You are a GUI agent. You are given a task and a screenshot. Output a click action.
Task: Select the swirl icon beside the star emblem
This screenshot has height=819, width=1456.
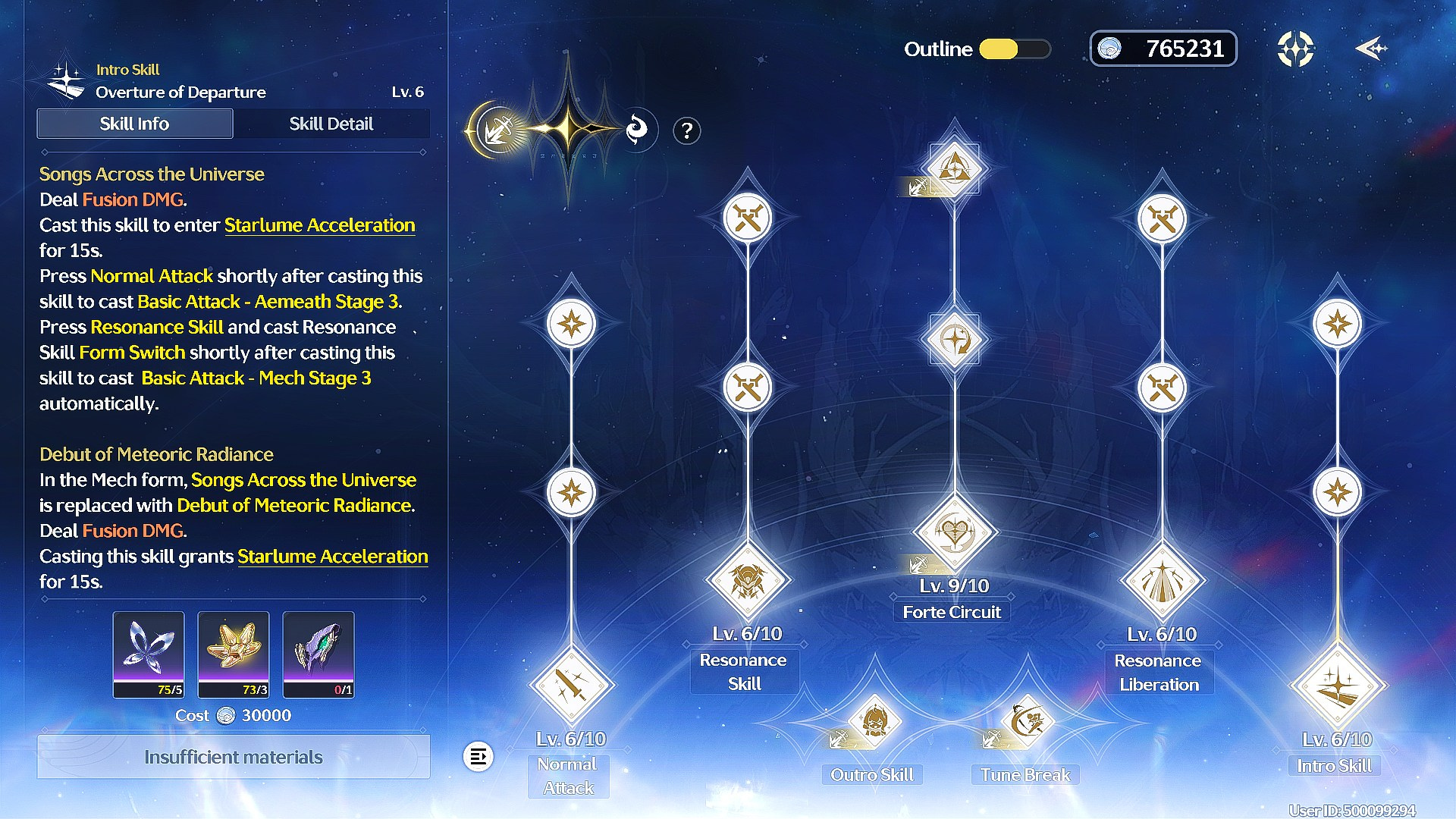pos(637,130)
